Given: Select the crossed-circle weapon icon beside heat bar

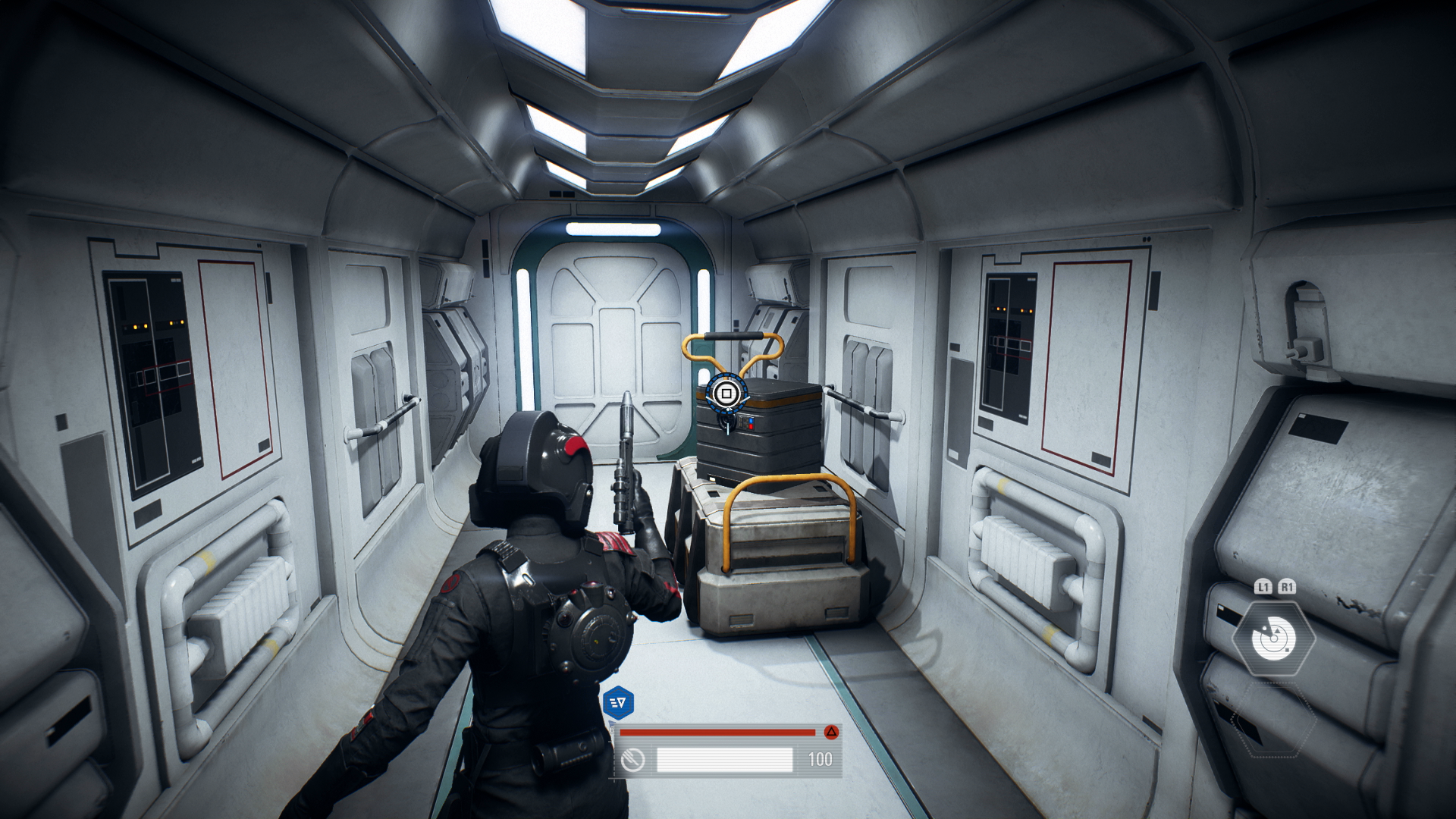Looking at the screenshot, I should coord(632,760).
